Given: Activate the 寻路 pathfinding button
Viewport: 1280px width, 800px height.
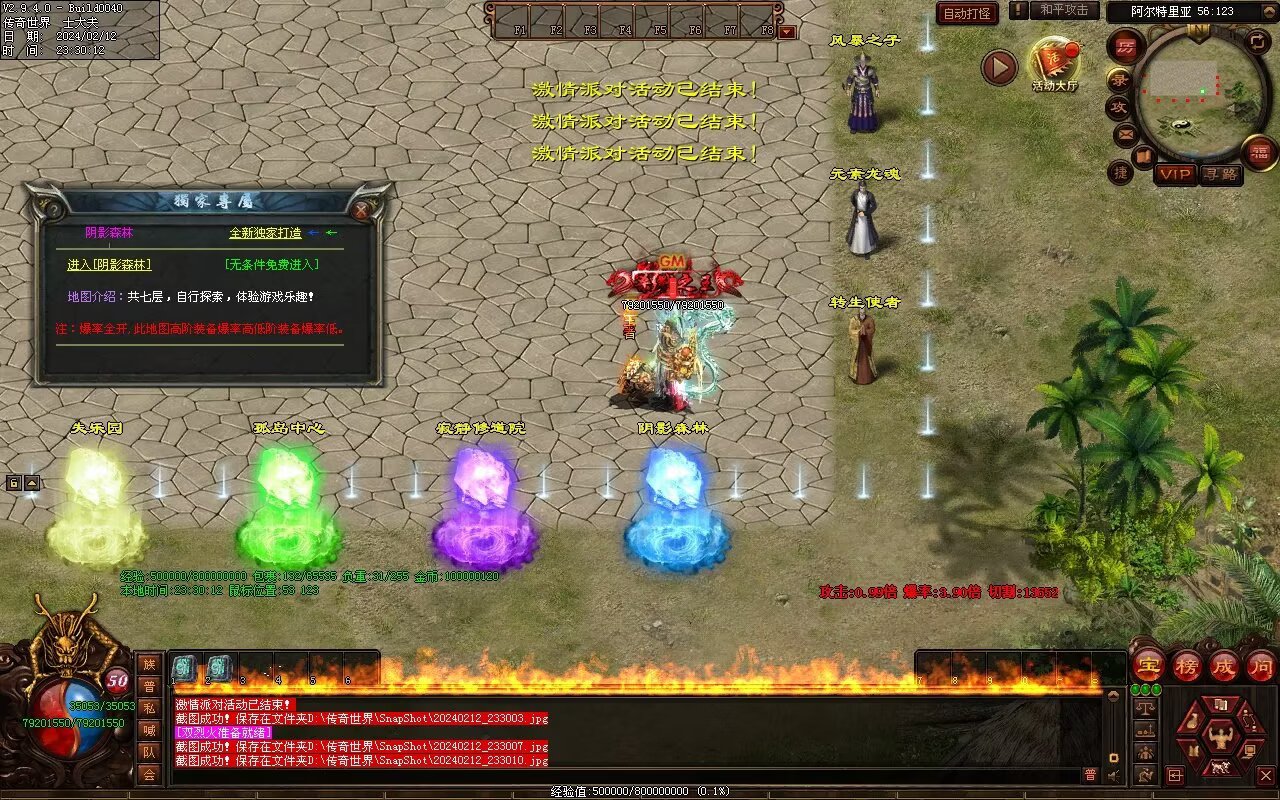Looking at the screenshot, I should [1220, 174].
